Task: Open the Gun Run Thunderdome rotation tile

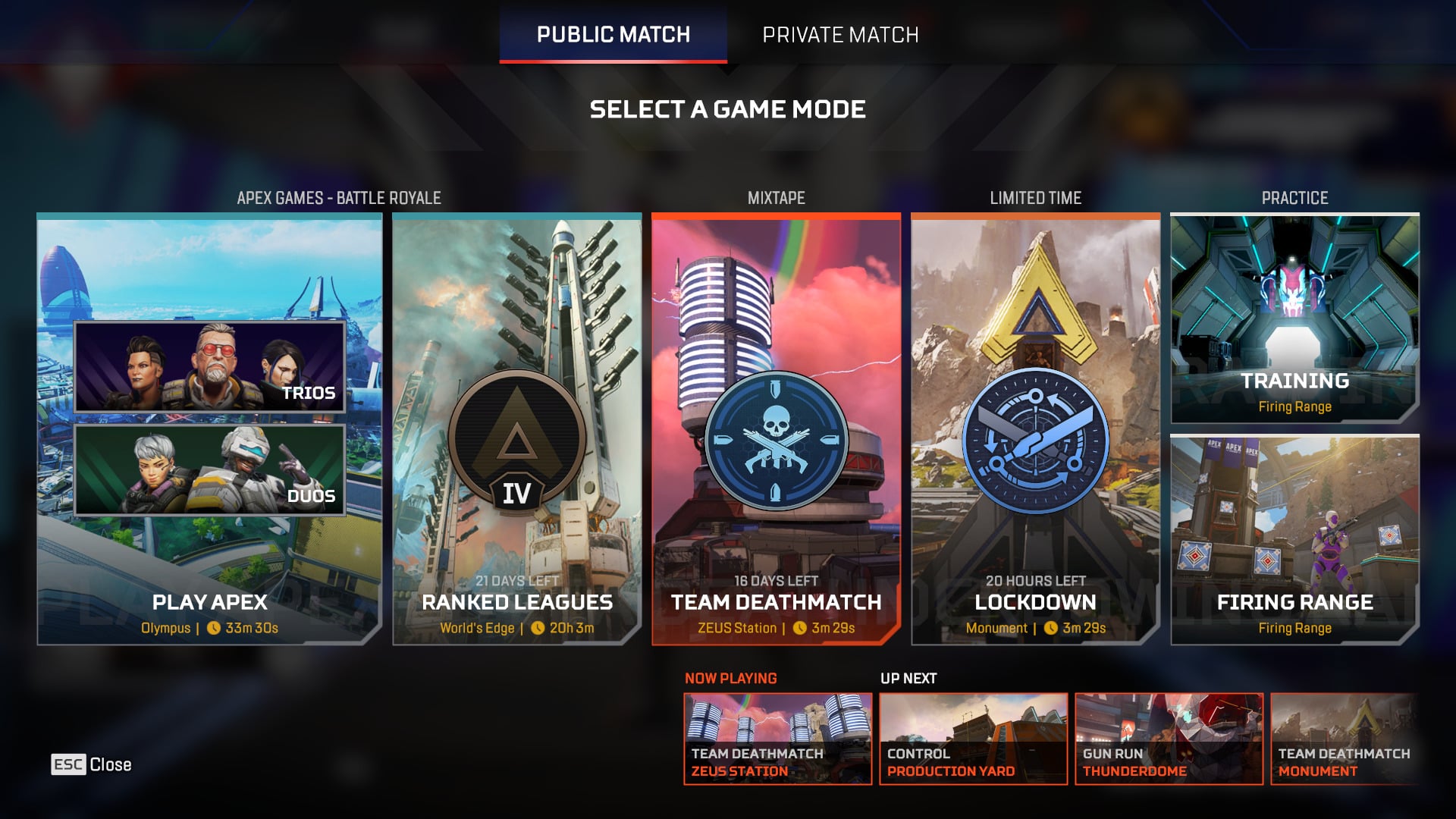Action: pos(1169,739)
